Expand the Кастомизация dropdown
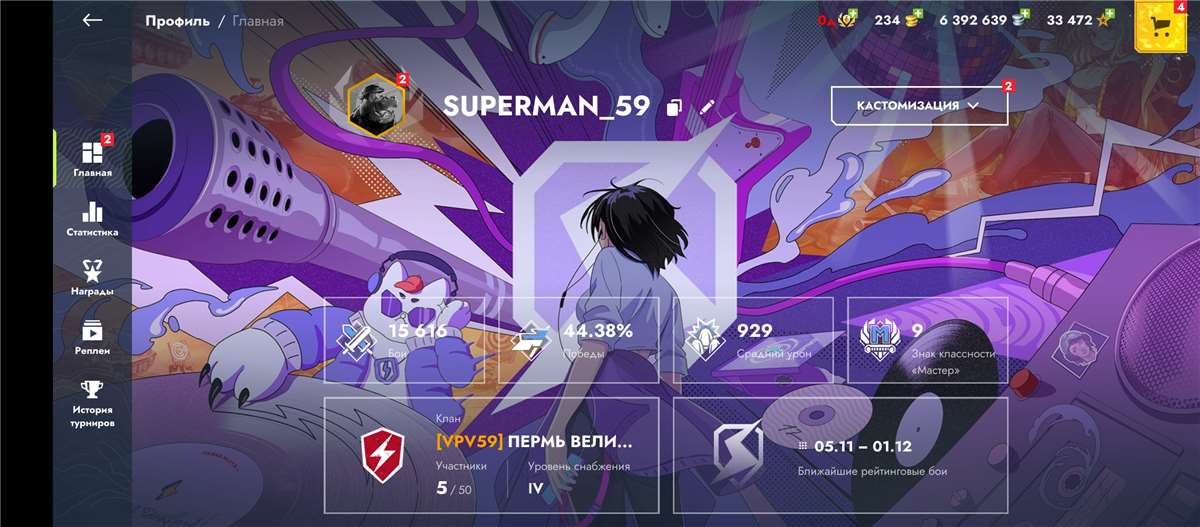The height and width of the screenshot is (527, 1200). [918, 105]
